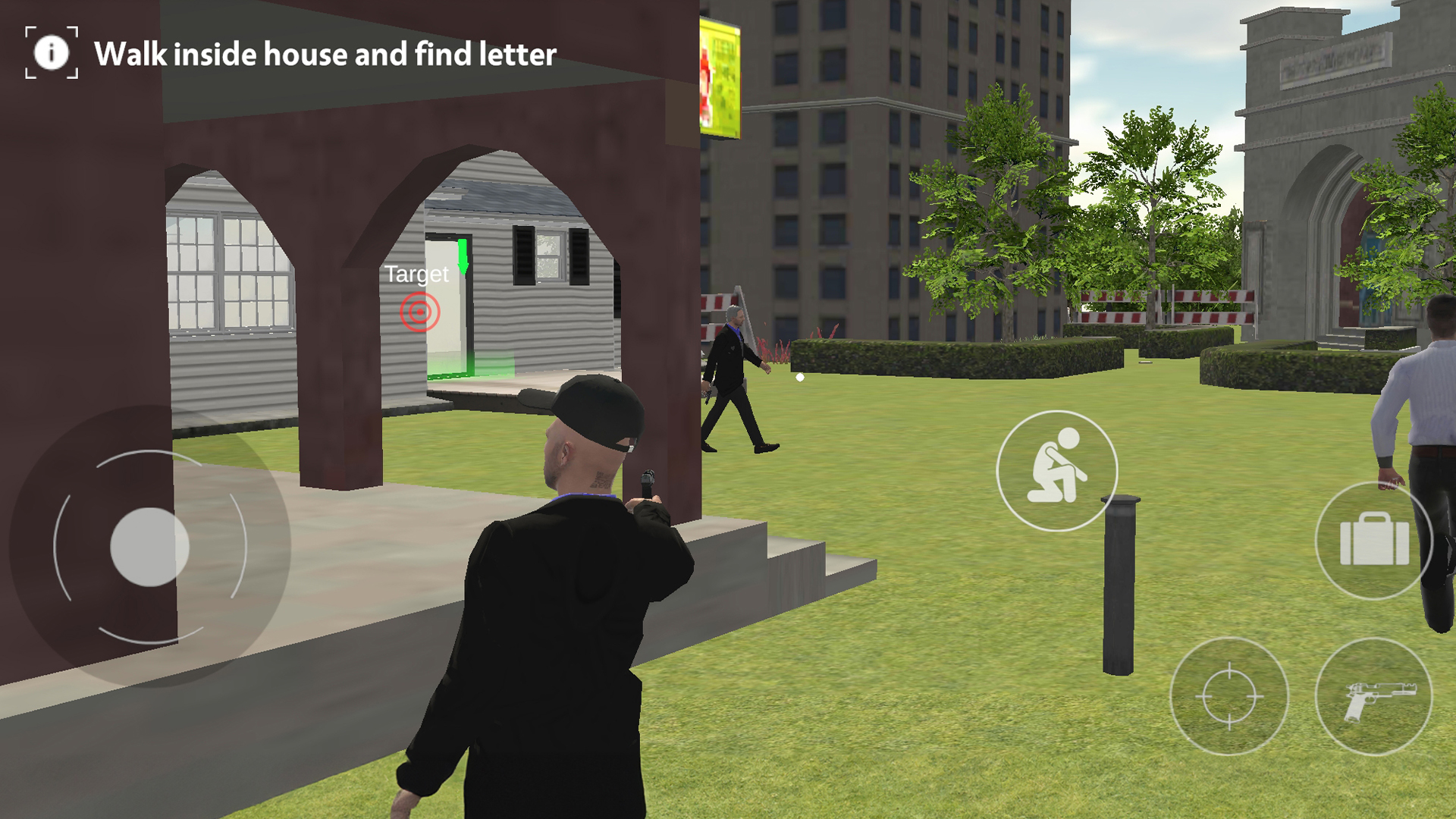Tap the objective text about finding the letter
Viewport: 1456px width, 819px height.
[326, 55]
